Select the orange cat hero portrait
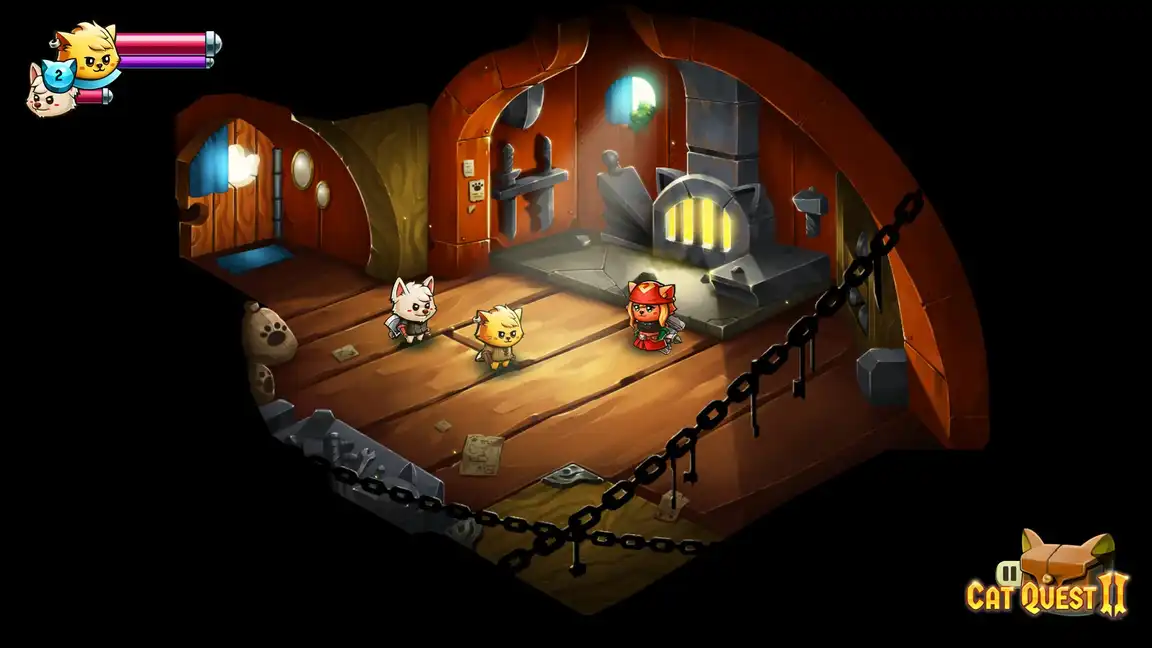 click(x=86, y=52)
